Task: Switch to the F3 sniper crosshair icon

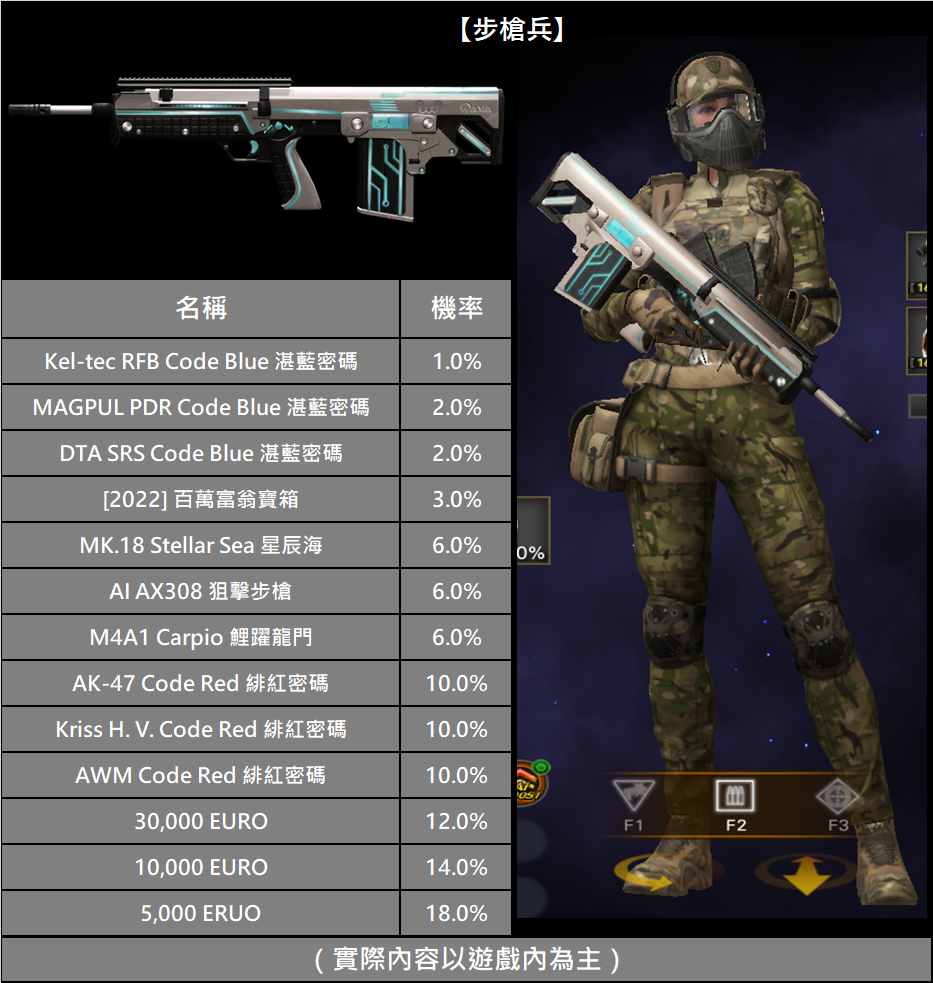Action: [837, 797]
